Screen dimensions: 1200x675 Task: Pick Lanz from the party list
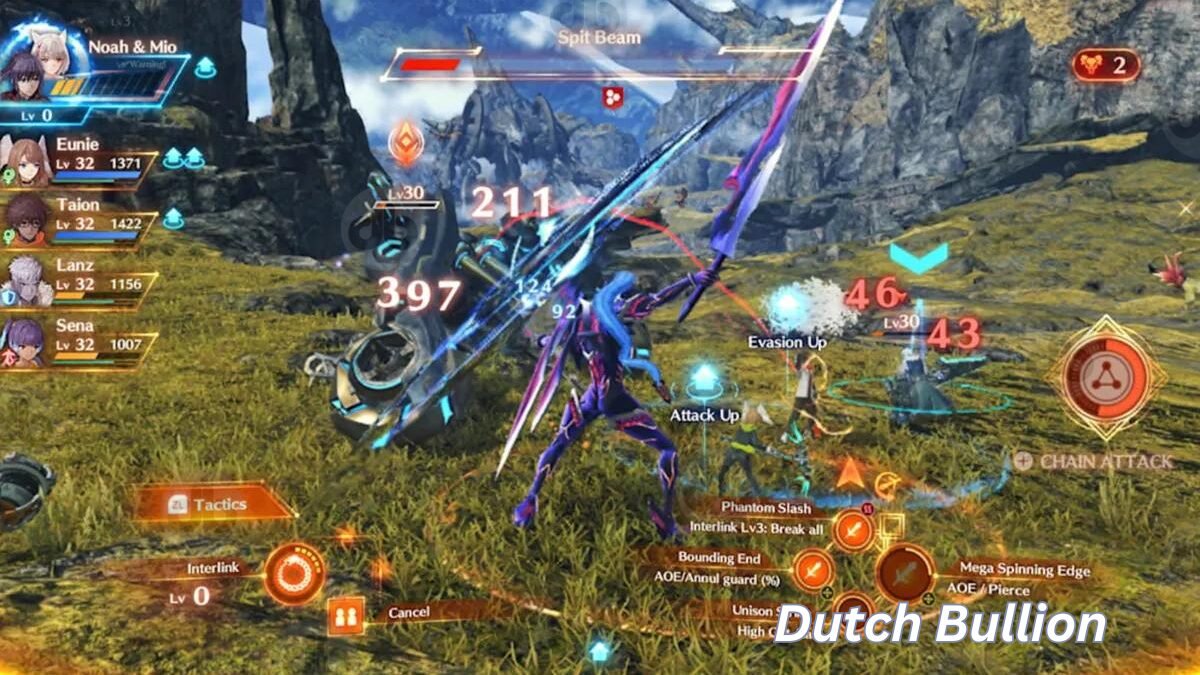click(x=28, y=280)
